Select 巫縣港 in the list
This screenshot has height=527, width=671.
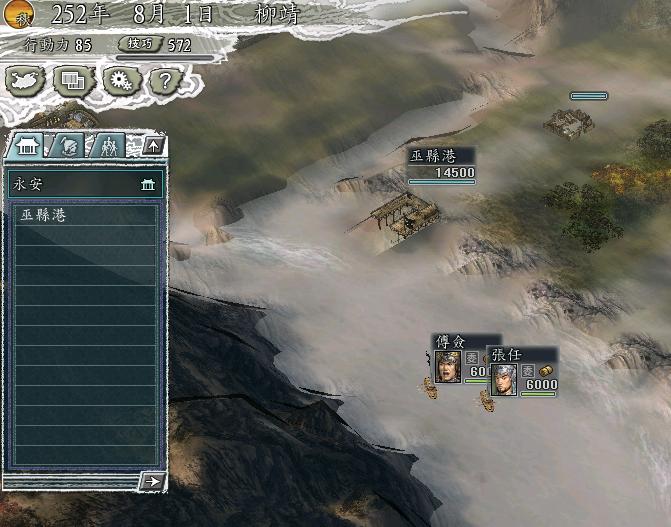(84, 215)
